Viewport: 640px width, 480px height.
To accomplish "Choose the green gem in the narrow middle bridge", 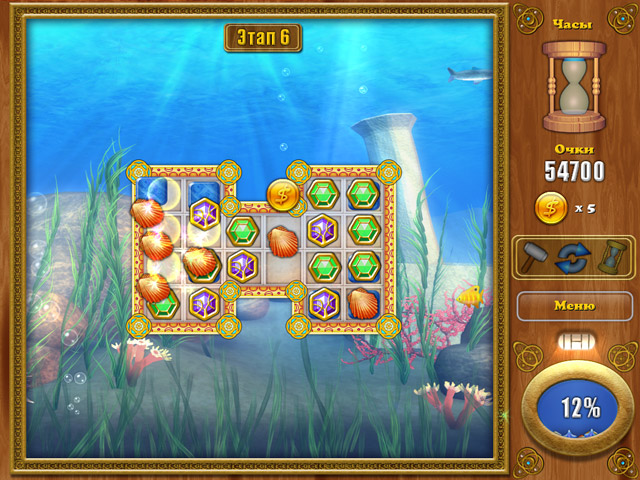I will (x=243, y=230).
